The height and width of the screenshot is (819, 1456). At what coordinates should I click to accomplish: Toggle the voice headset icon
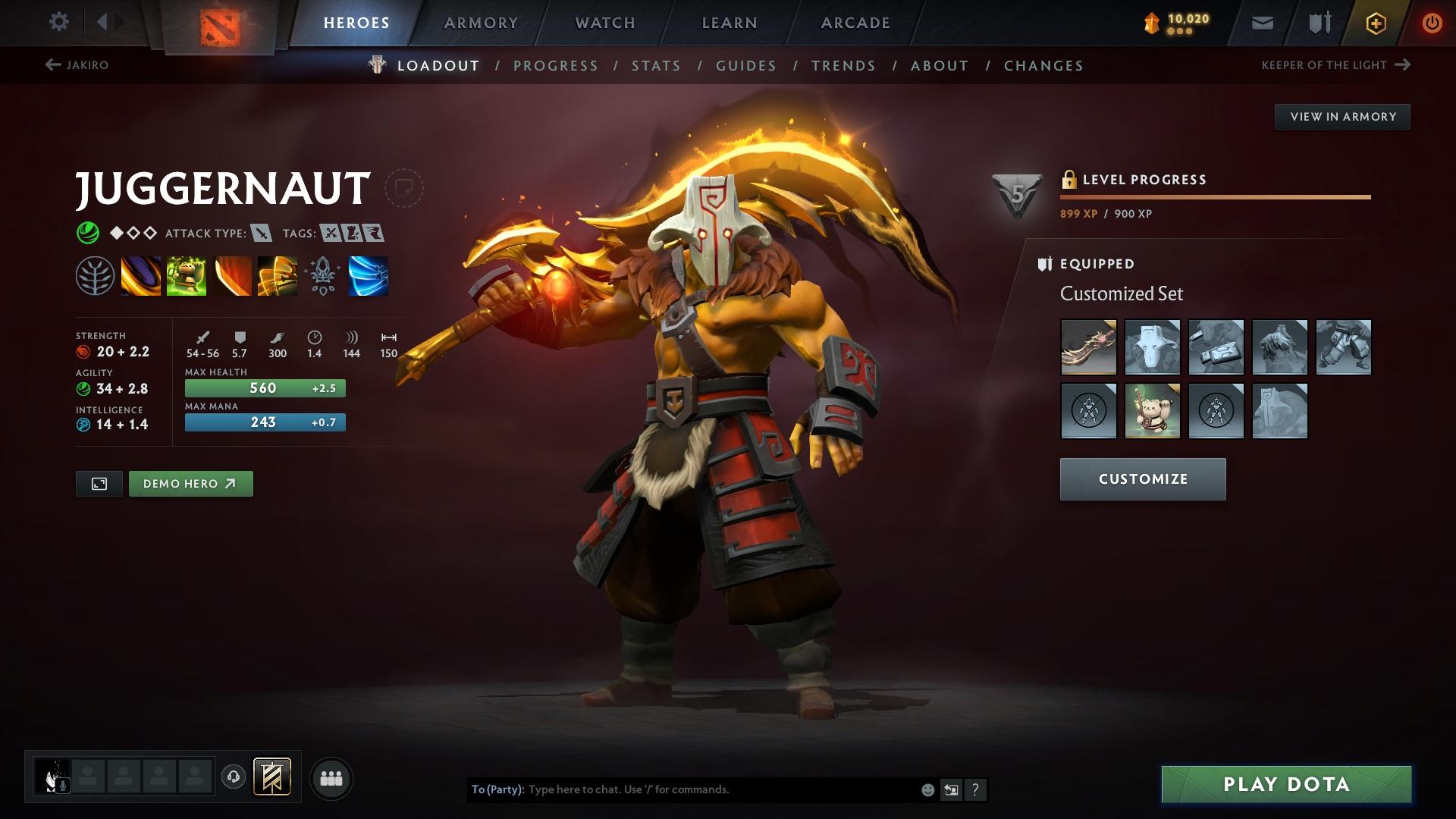click(235, 777)
